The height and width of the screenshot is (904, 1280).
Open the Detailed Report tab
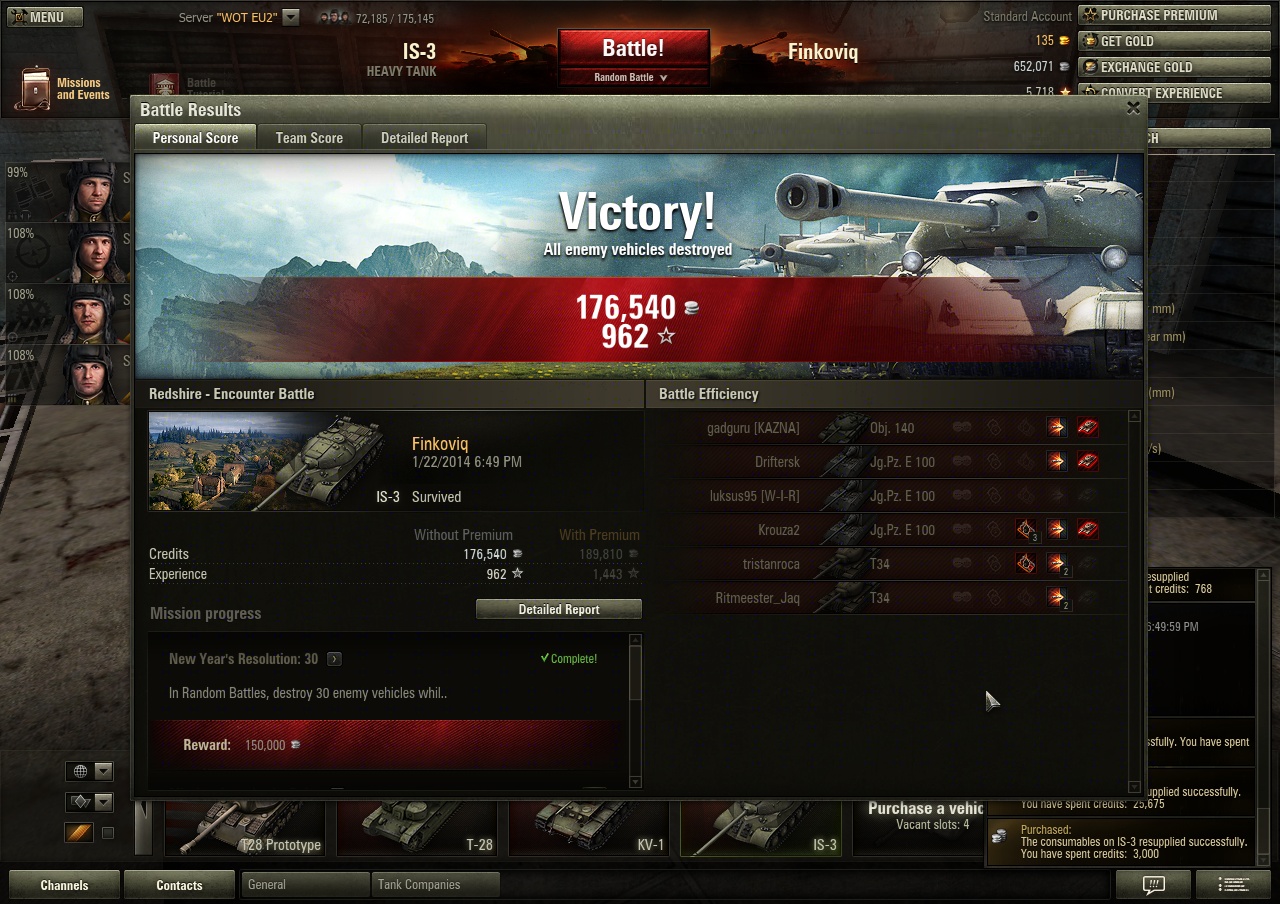[424, 138]
